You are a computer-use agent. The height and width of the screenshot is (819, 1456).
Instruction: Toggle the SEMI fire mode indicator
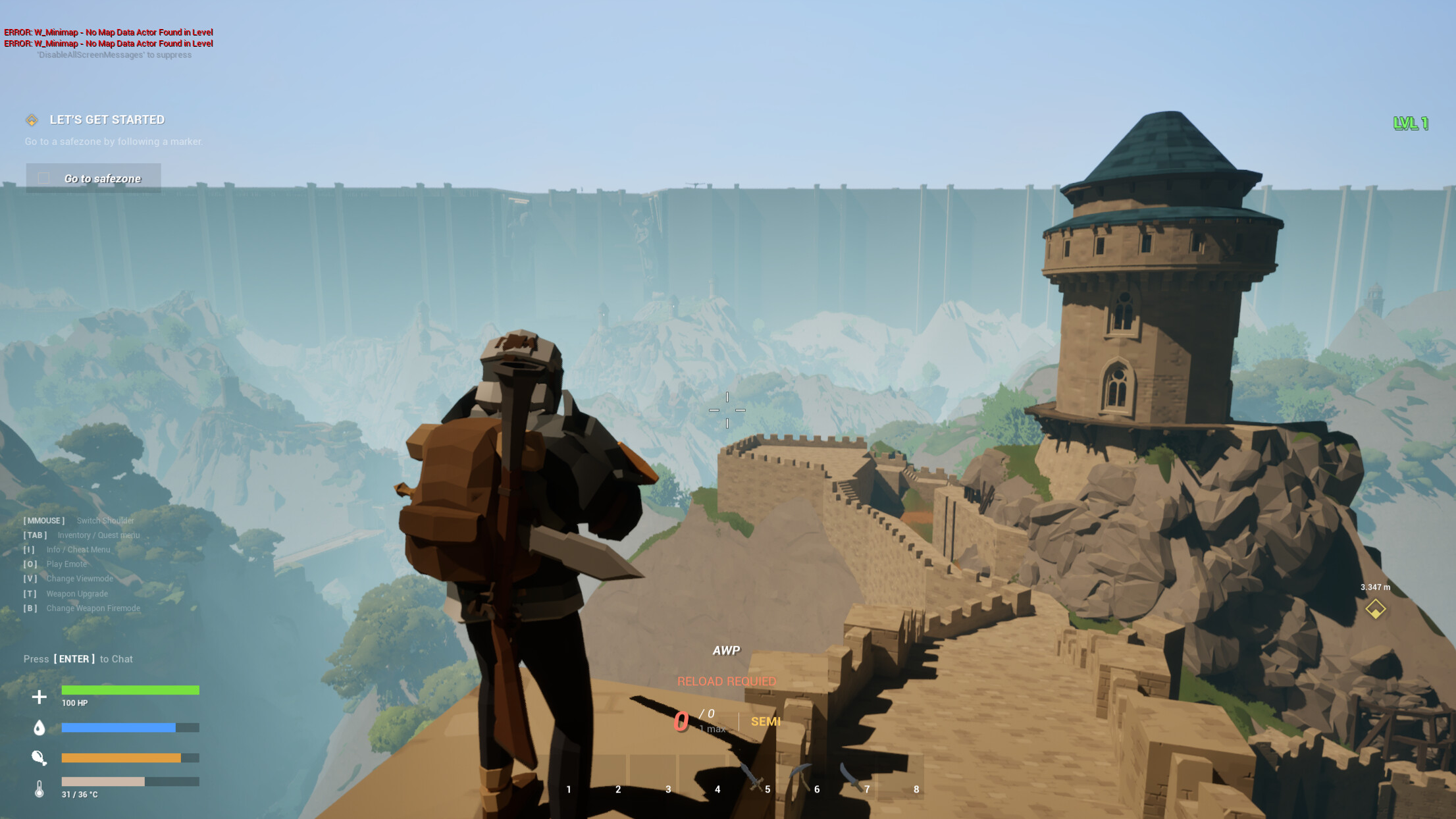(x=767, y=722)
